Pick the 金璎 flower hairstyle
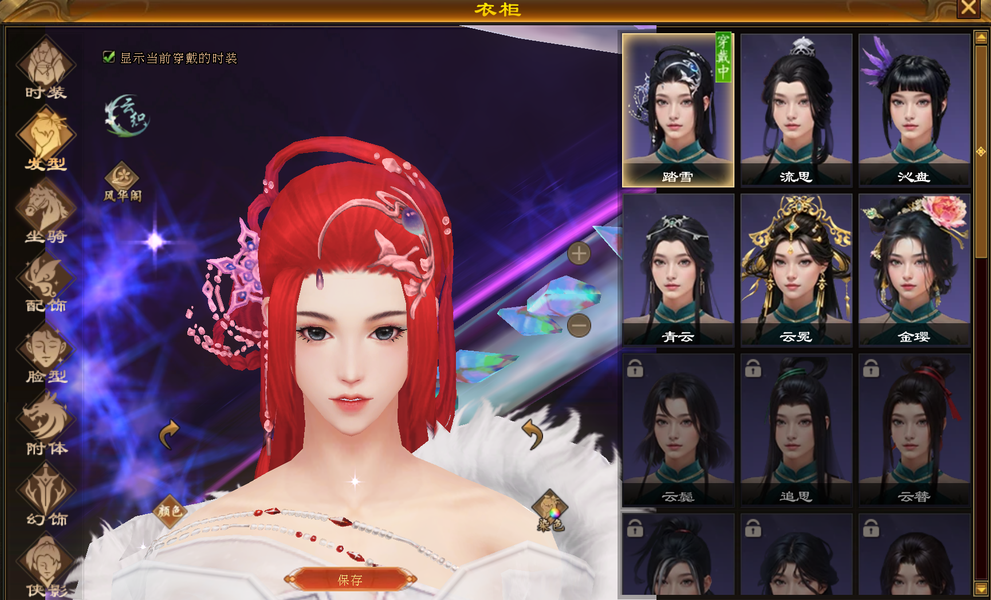Image resolution: width=991 pixels, height=600 pixels. [914, 268]
